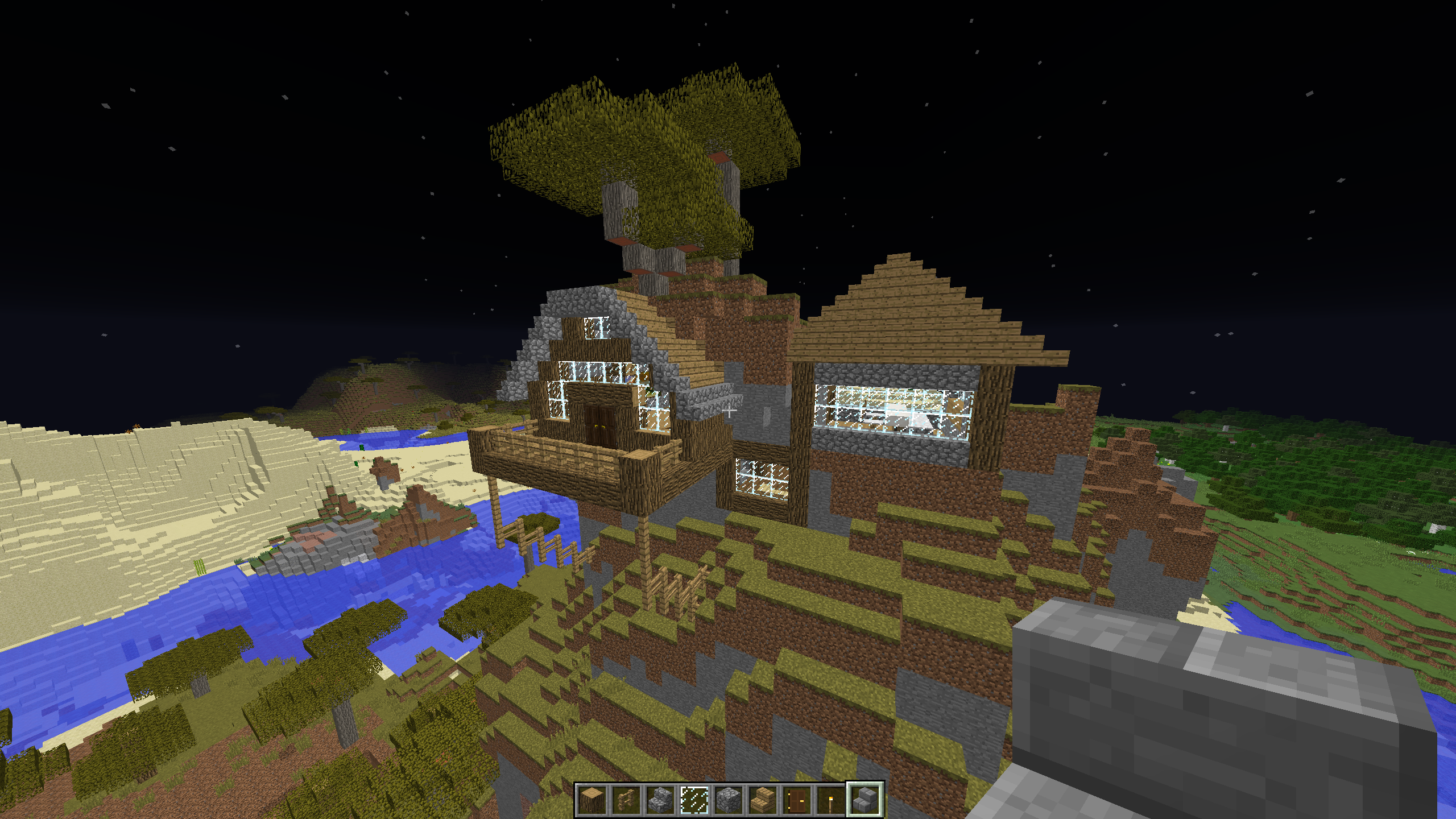The image size is (1456, 819).
Task: Select the wooden plank stairs slot
Action: [763, 799]
